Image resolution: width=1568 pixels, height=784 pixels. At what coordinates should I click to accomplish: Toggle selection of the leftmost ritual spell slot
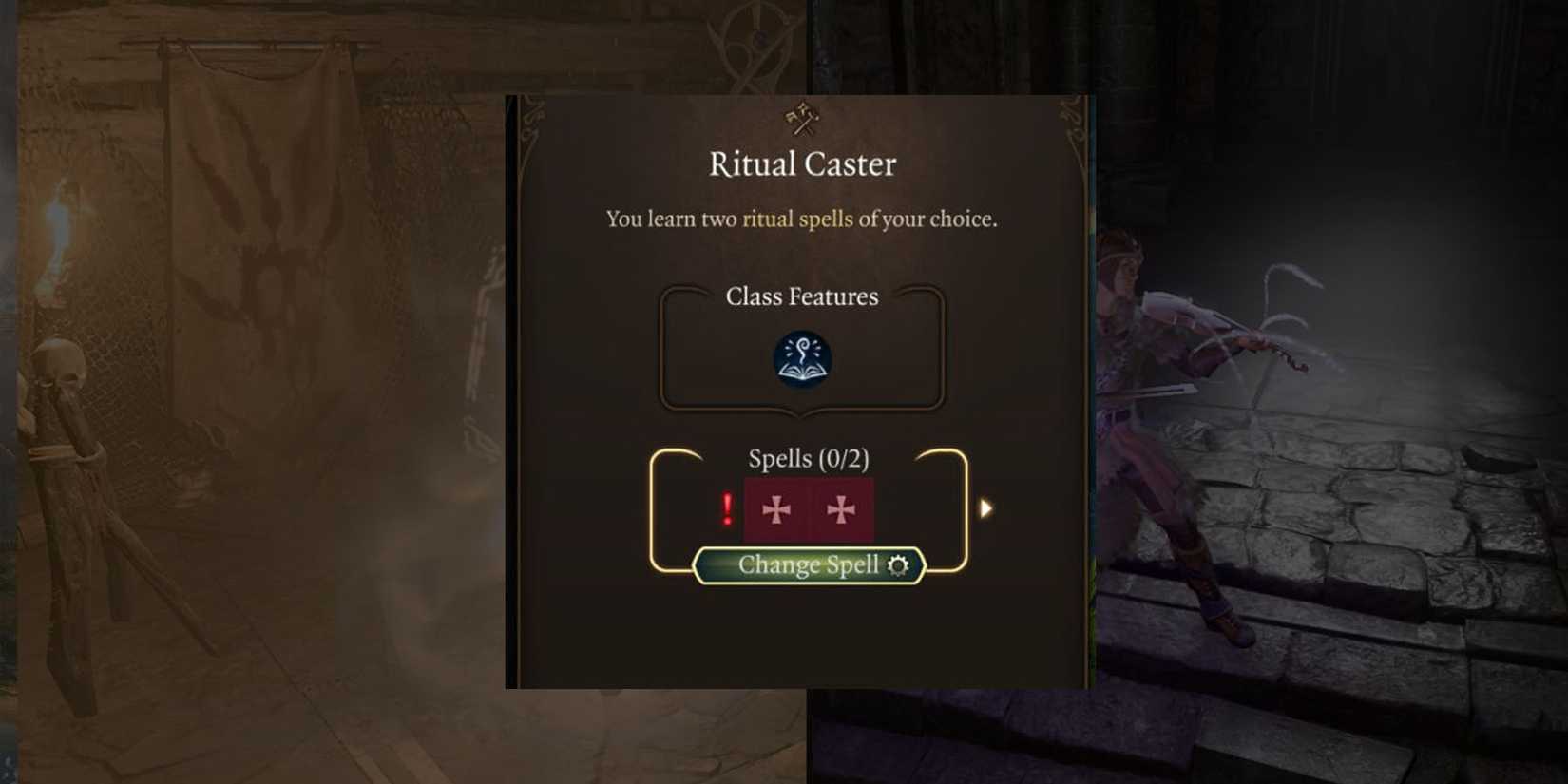coord(778,508)
